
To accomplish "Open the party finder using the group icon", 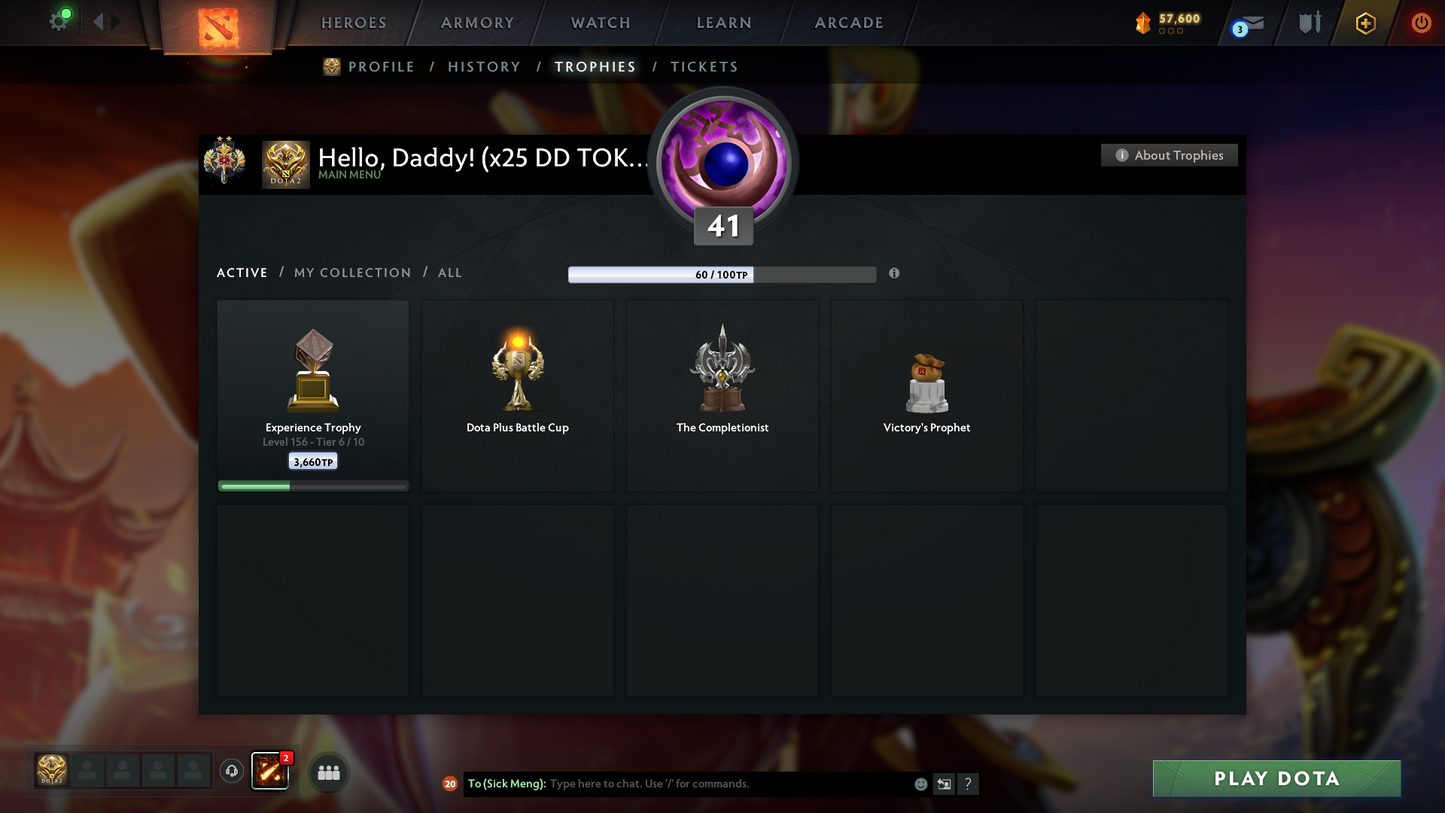I will coord(328,771).
